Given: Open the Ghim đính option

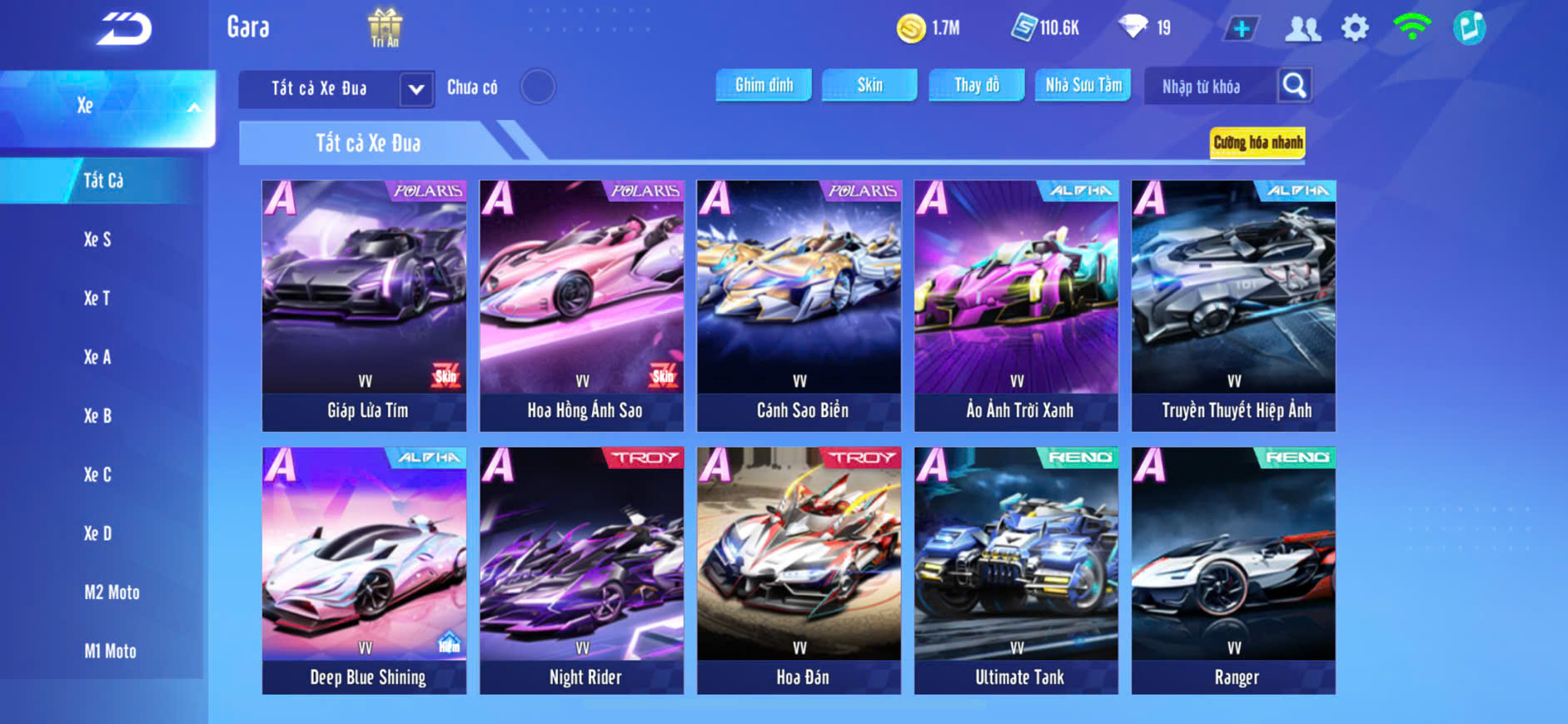Looking at the screenshot, I should pos(764,85).
